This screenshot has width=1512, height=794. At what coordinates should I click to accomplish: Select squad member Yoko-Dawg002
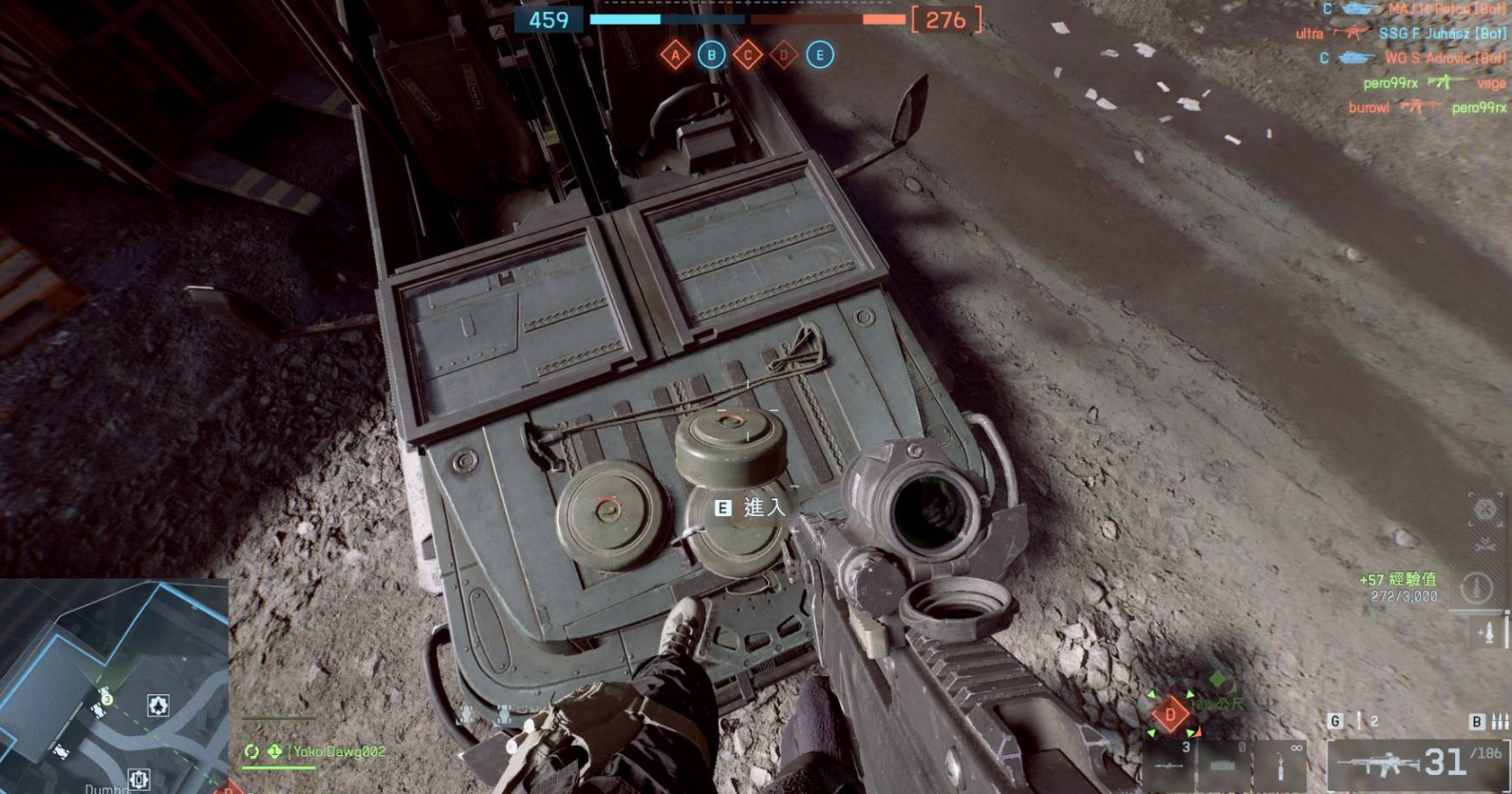[x=338, y=751]
